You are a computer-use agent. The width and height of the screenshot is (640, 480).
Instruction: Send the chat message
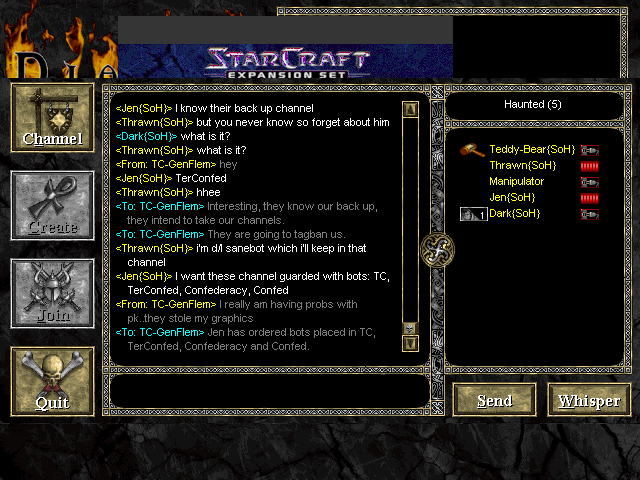tap(494, 400)
